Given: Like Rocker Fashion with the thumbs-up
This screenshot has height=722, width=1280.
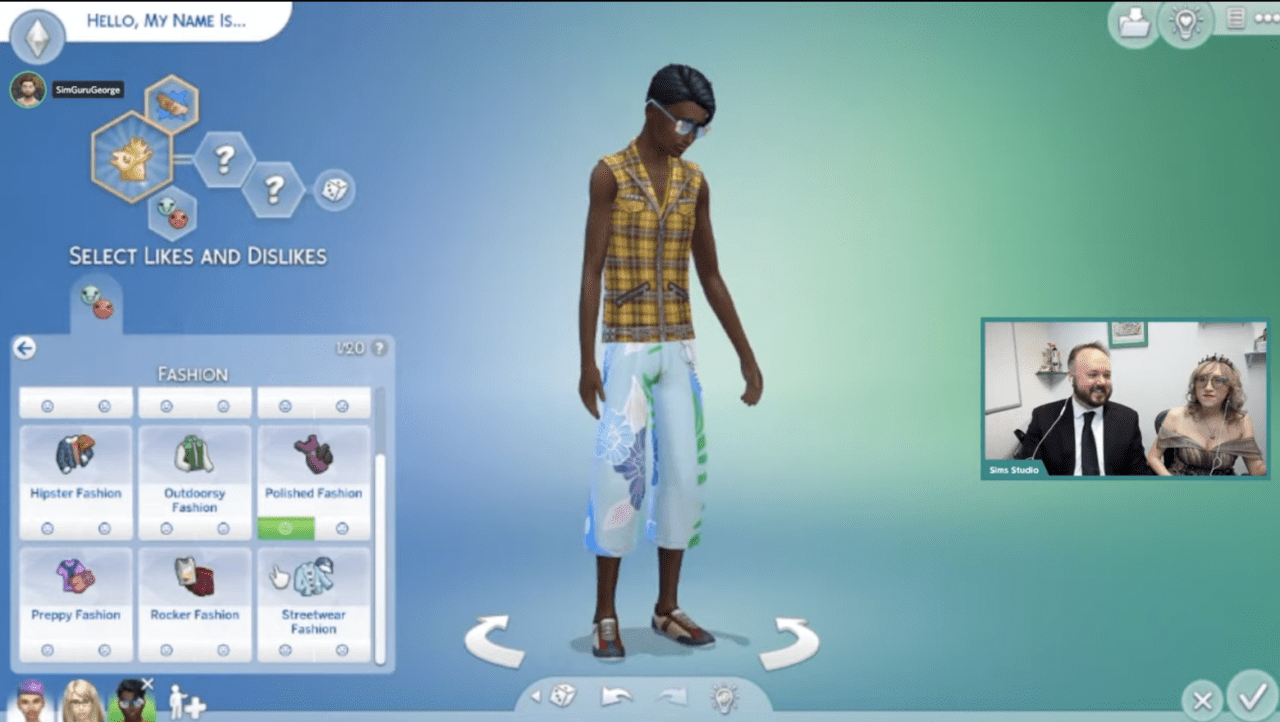Looking at the screenshot, I should [x=166, y=651].
